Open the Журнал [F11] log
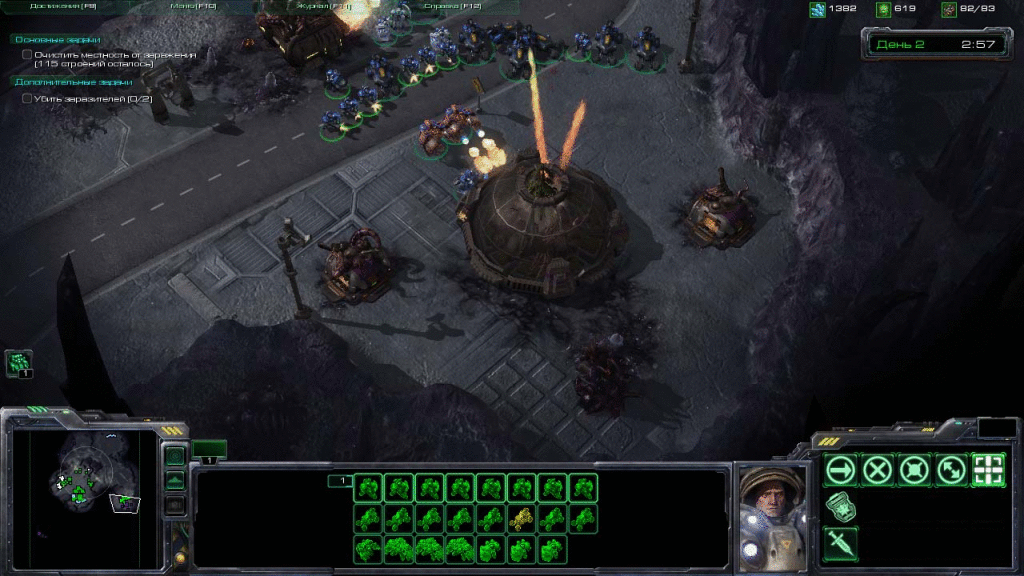Viewport: 1024px width, 576px height. [323, 6]
